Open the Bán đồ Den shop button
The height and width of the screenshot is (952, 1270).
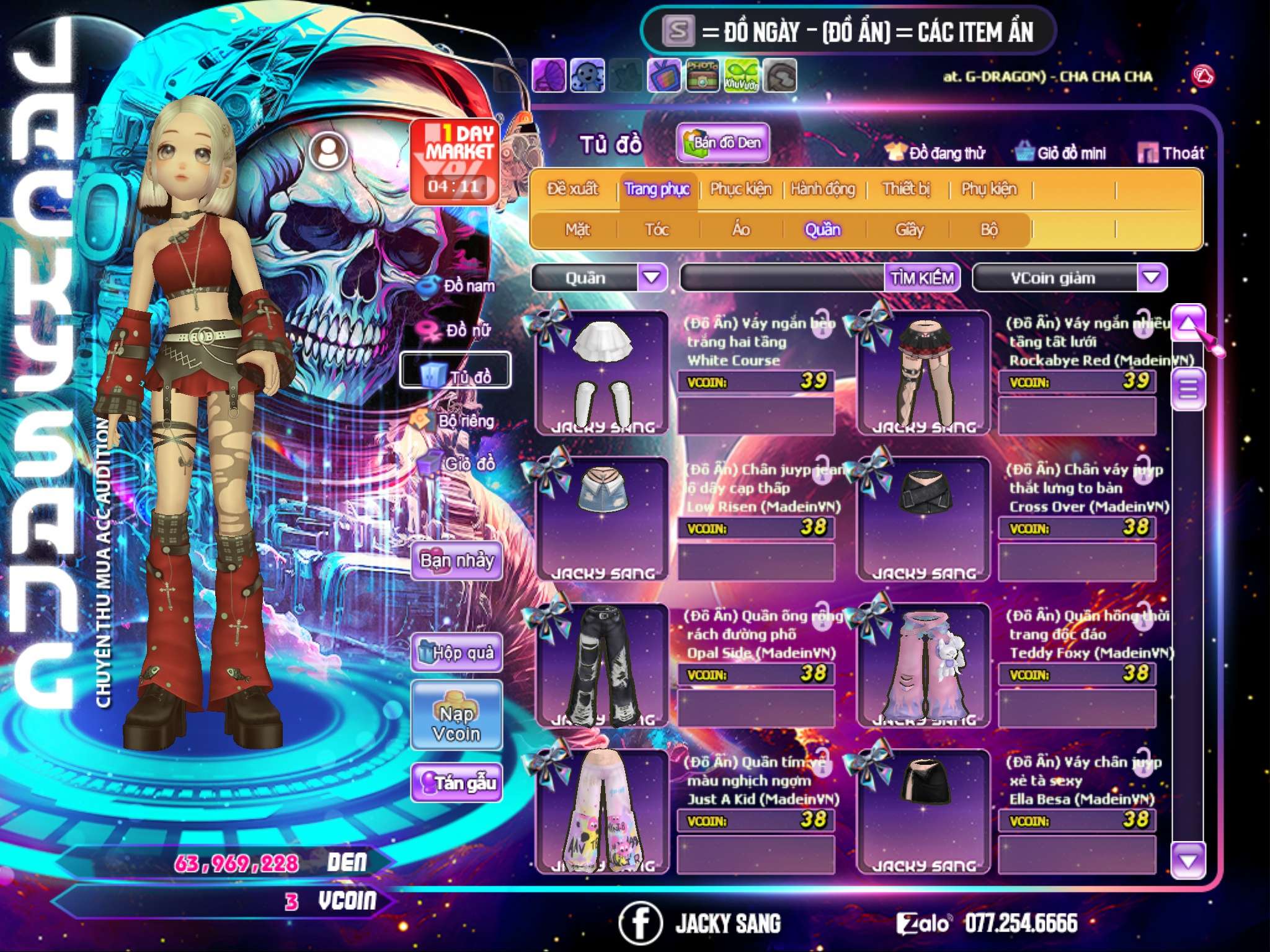pos(723,143)
